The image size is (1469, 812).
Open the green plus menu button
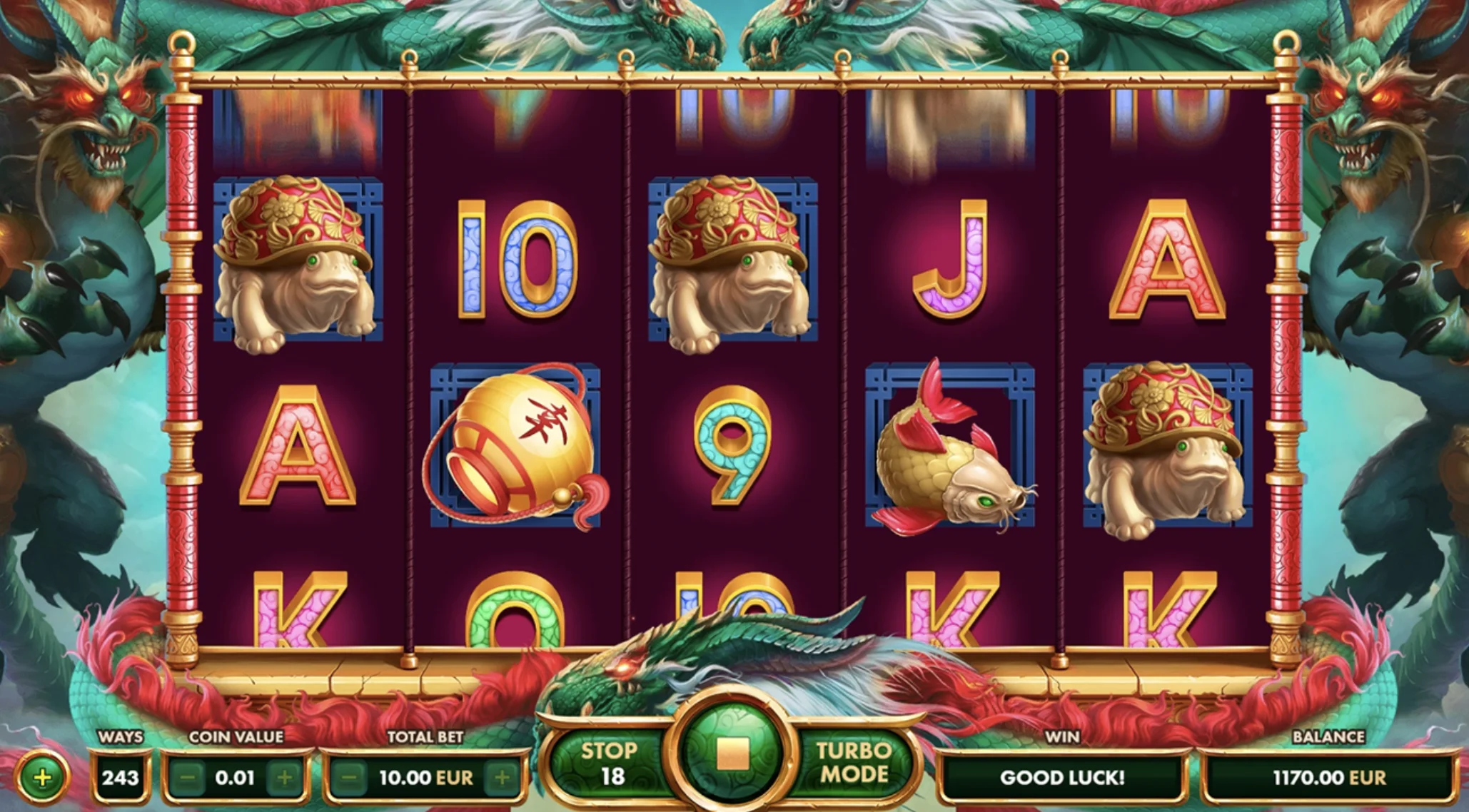coord(43,777)
